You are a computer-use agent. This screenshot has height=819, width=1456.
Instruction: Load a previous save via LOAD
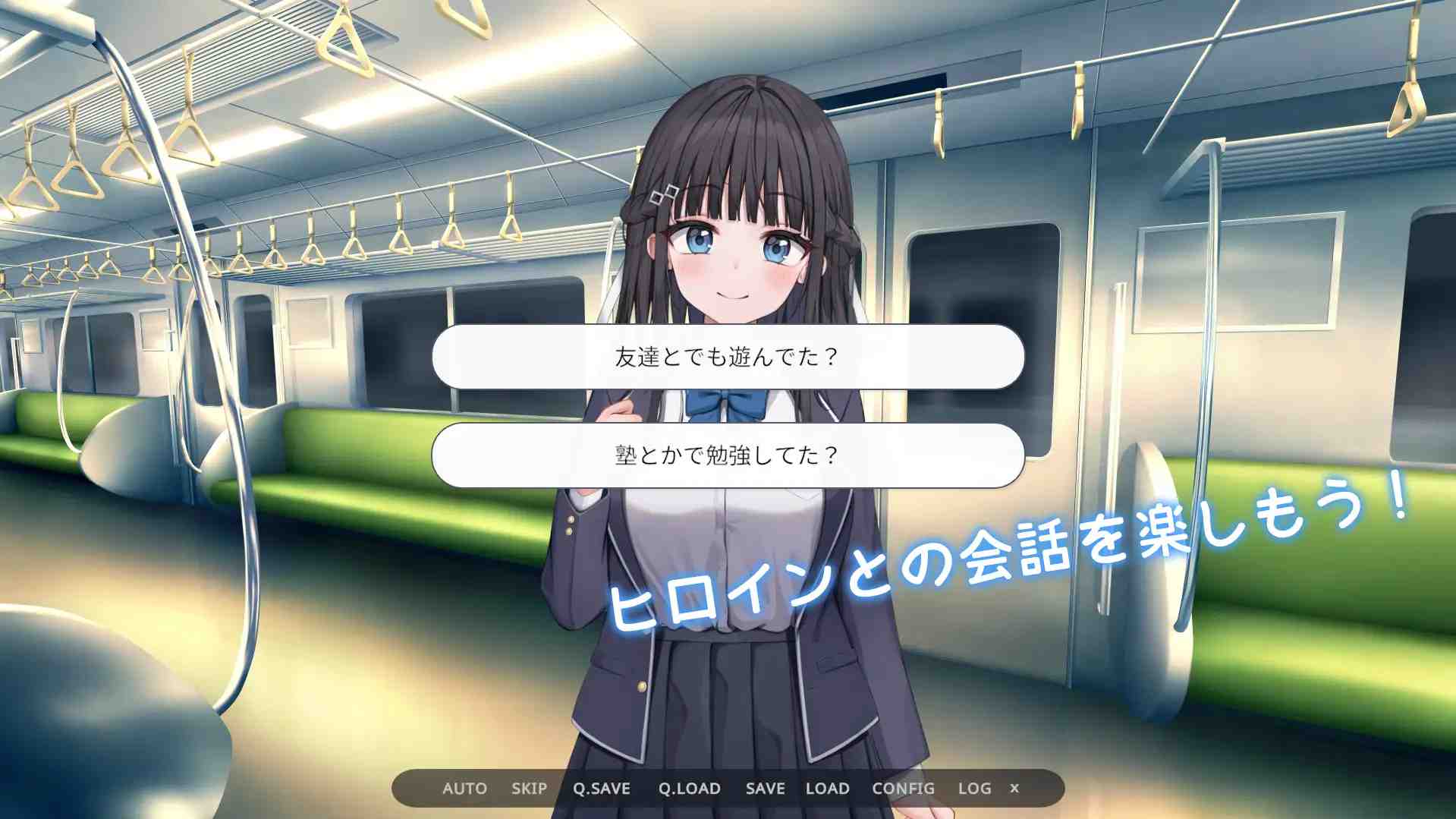click(828, 789)
